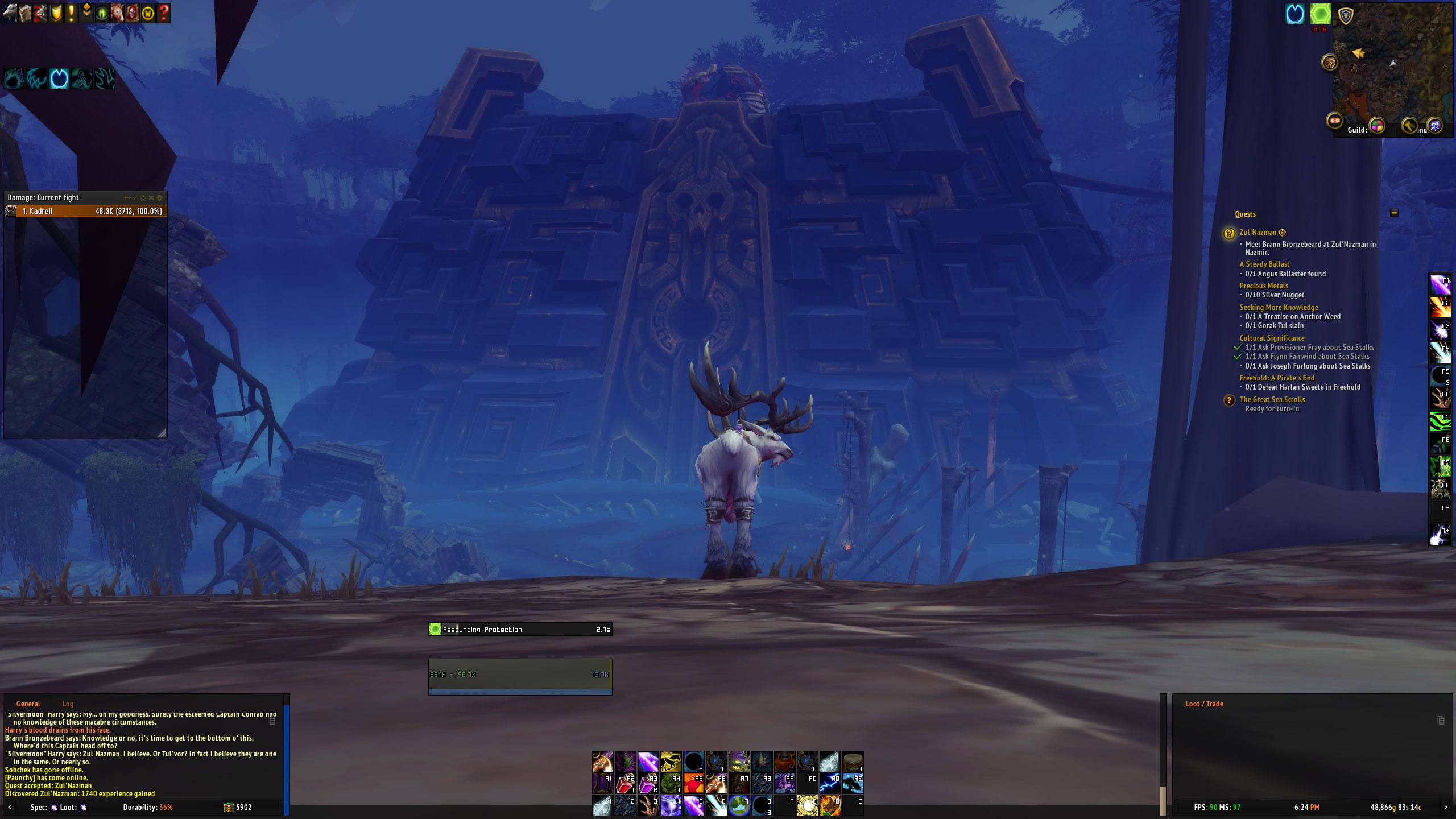This screenshot has height=819, width=1456.
Task: Select the glowing moon shapeshift form icon
Action: [x=59, y=78]
